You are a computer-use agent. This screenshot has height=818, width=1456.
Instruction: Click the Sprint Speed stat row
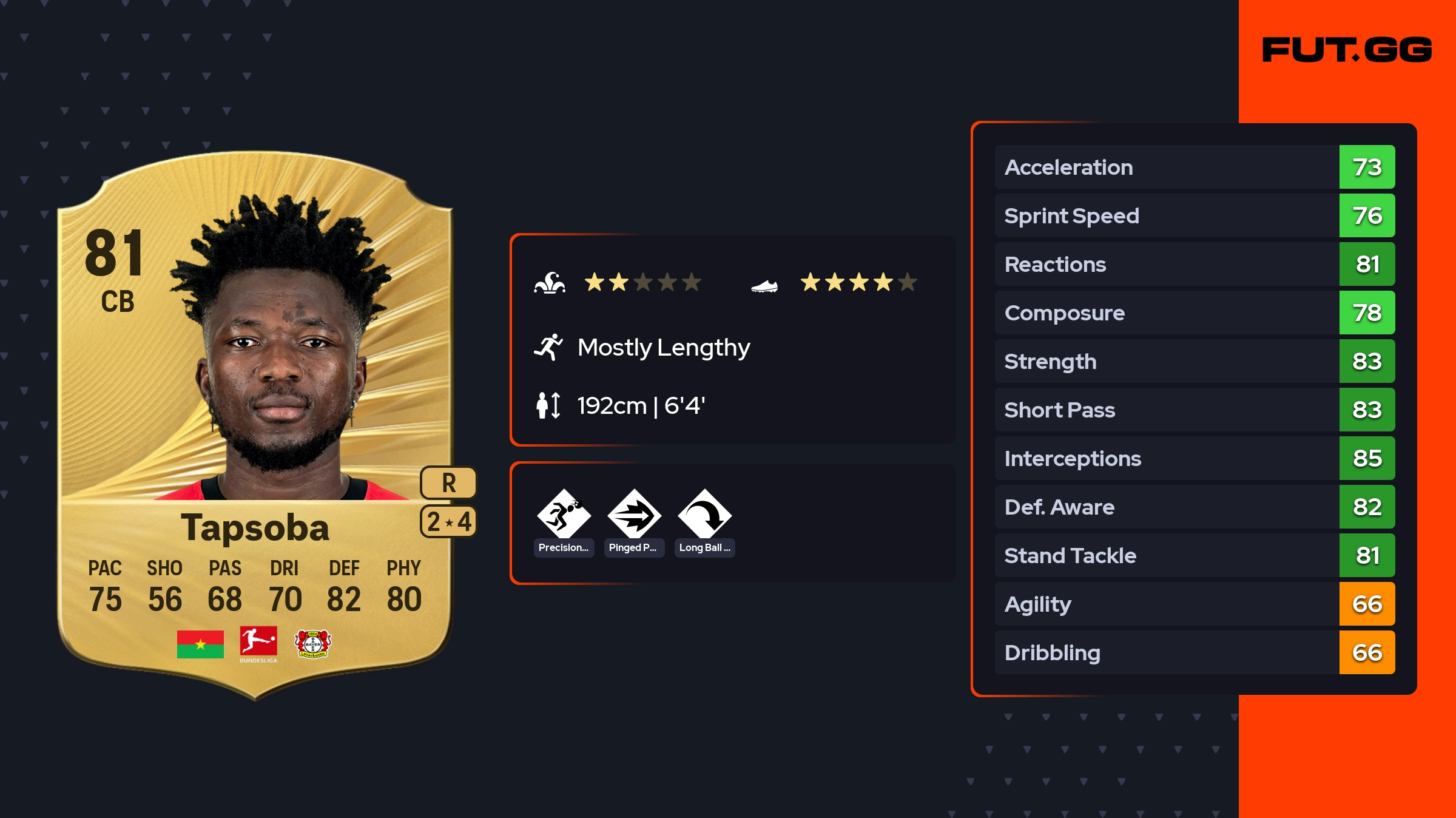(1194, 215)
